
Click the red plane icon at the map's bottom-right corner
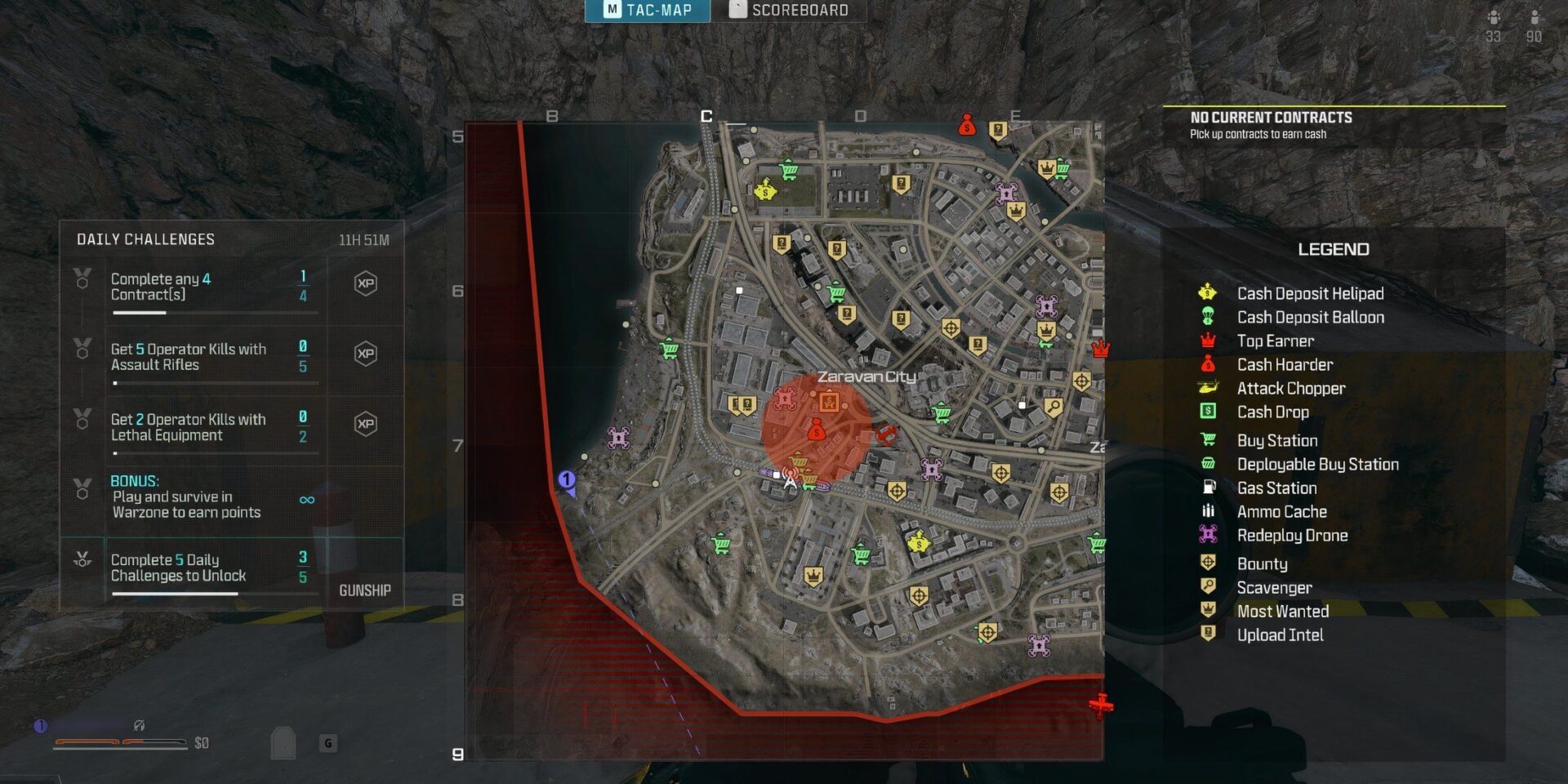coord(1103,702)
